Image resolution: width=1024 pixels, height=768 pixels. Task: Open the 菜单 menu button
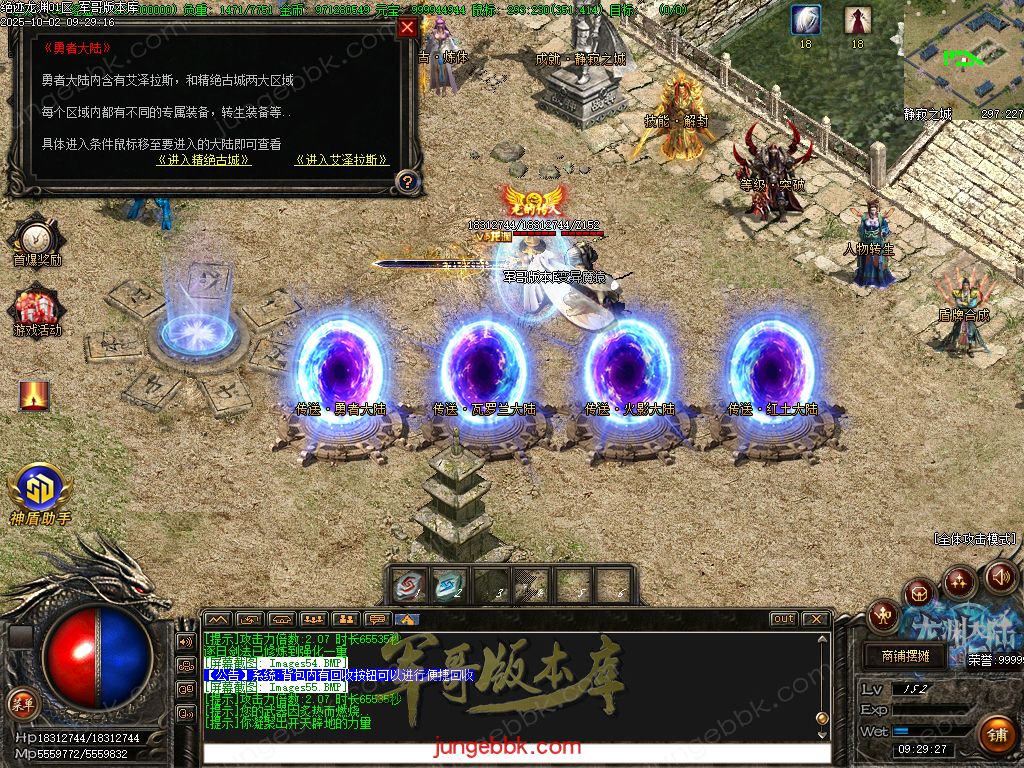pos(22,703)
